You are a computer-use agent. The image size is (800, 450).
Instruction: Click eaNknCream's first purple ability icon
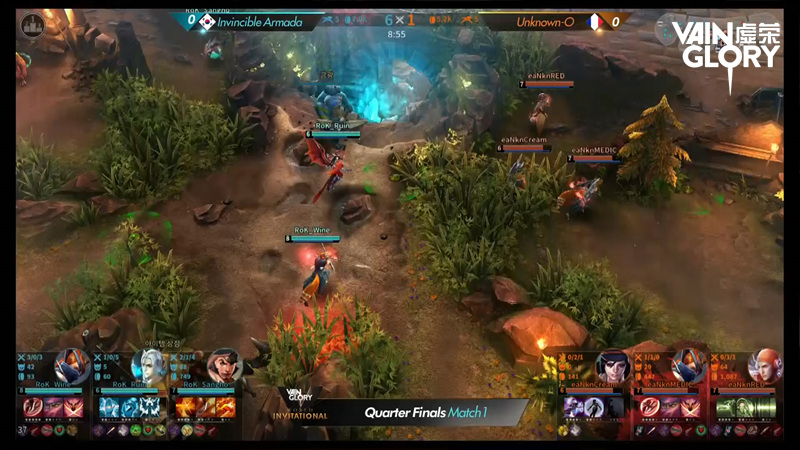pos(573,407)
